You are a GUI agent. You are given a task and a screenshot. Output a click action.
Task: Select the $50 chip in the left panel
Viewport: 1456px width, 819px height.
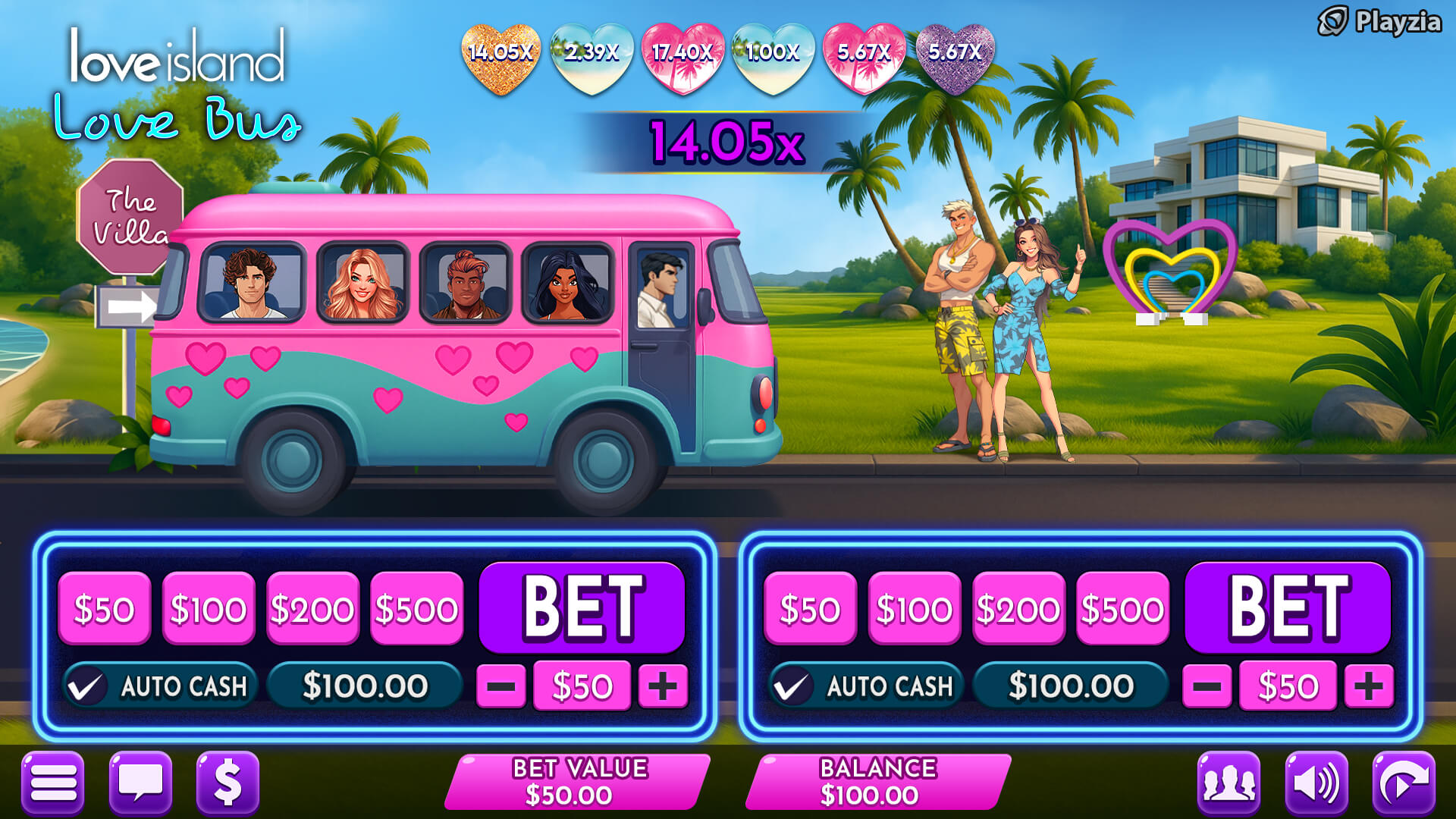104,609
